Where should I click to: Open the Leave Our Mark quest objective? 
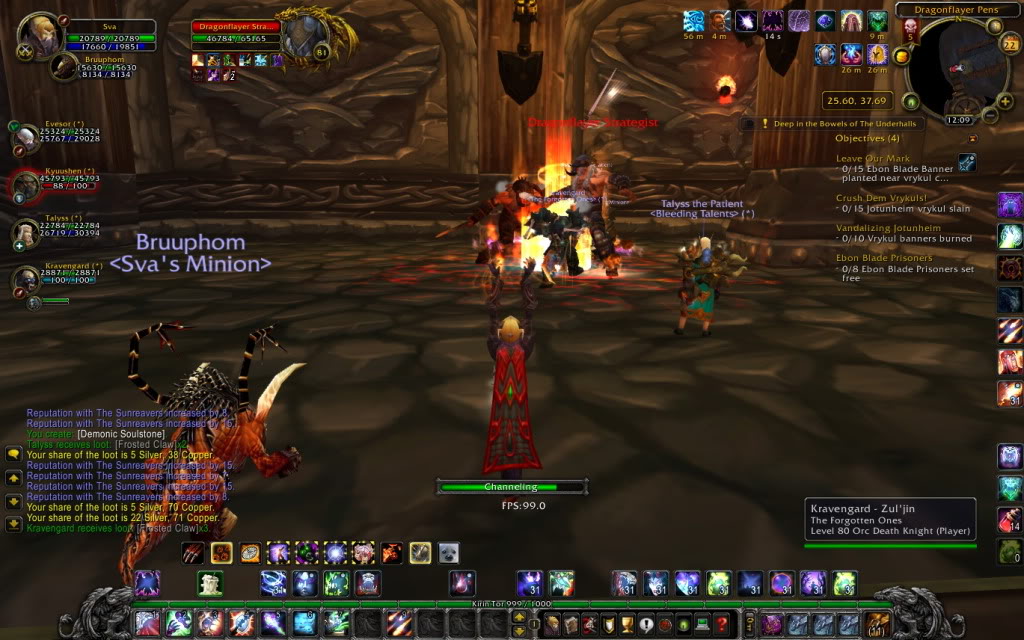coord(873,158)
